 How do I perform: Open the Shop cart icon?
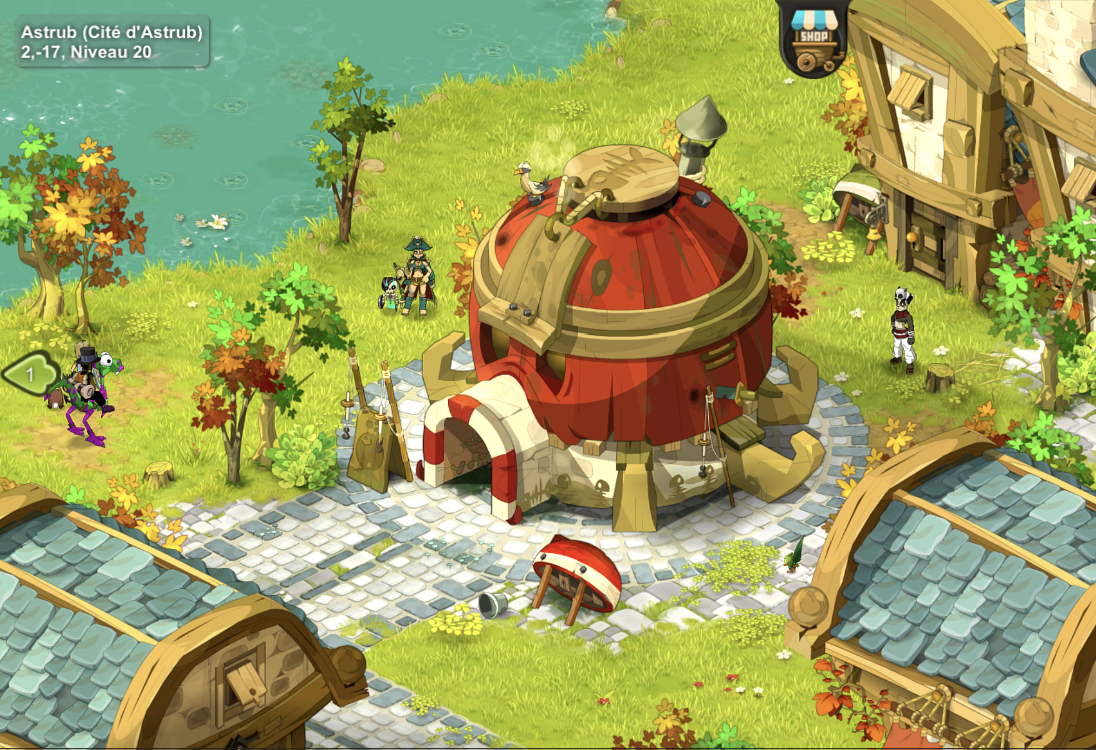point(812,38)
